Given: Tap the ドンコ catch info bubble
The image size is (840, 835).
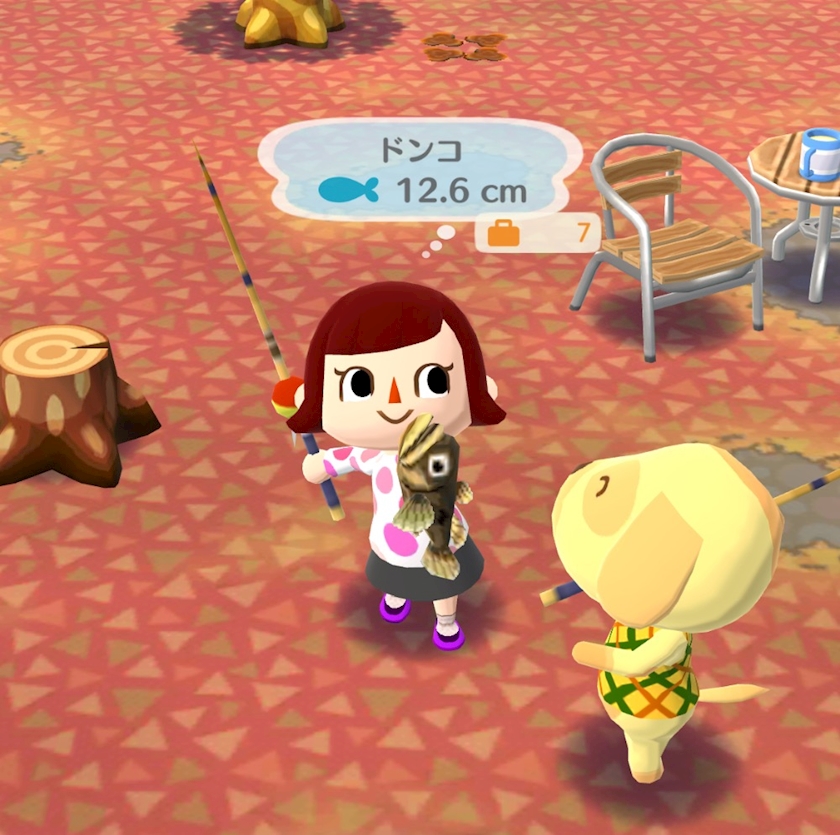Looking at the screenshot, I should pyautogui.click(x=420, y=170).
